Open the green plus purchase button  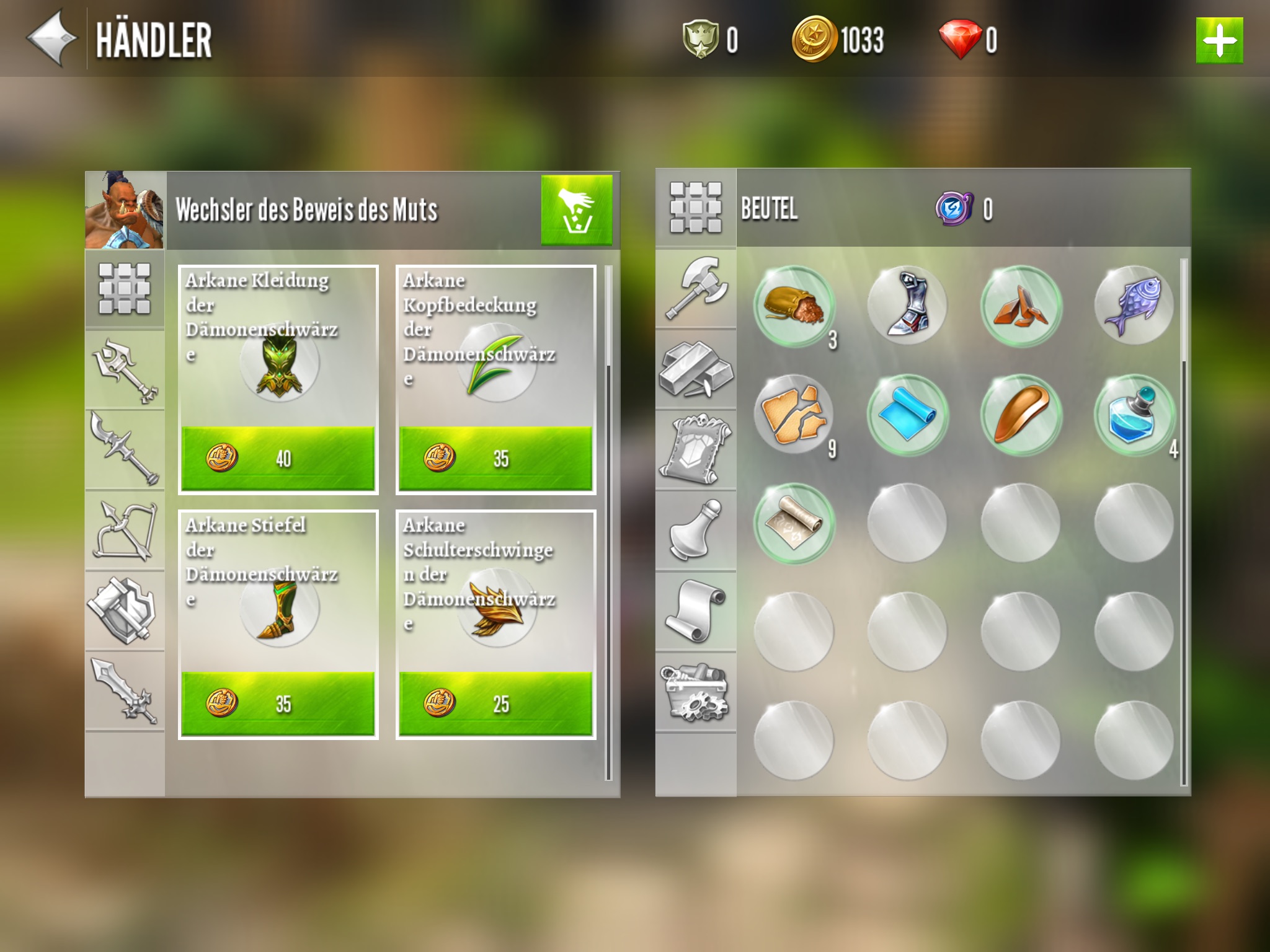click(x=1219, y=41)
